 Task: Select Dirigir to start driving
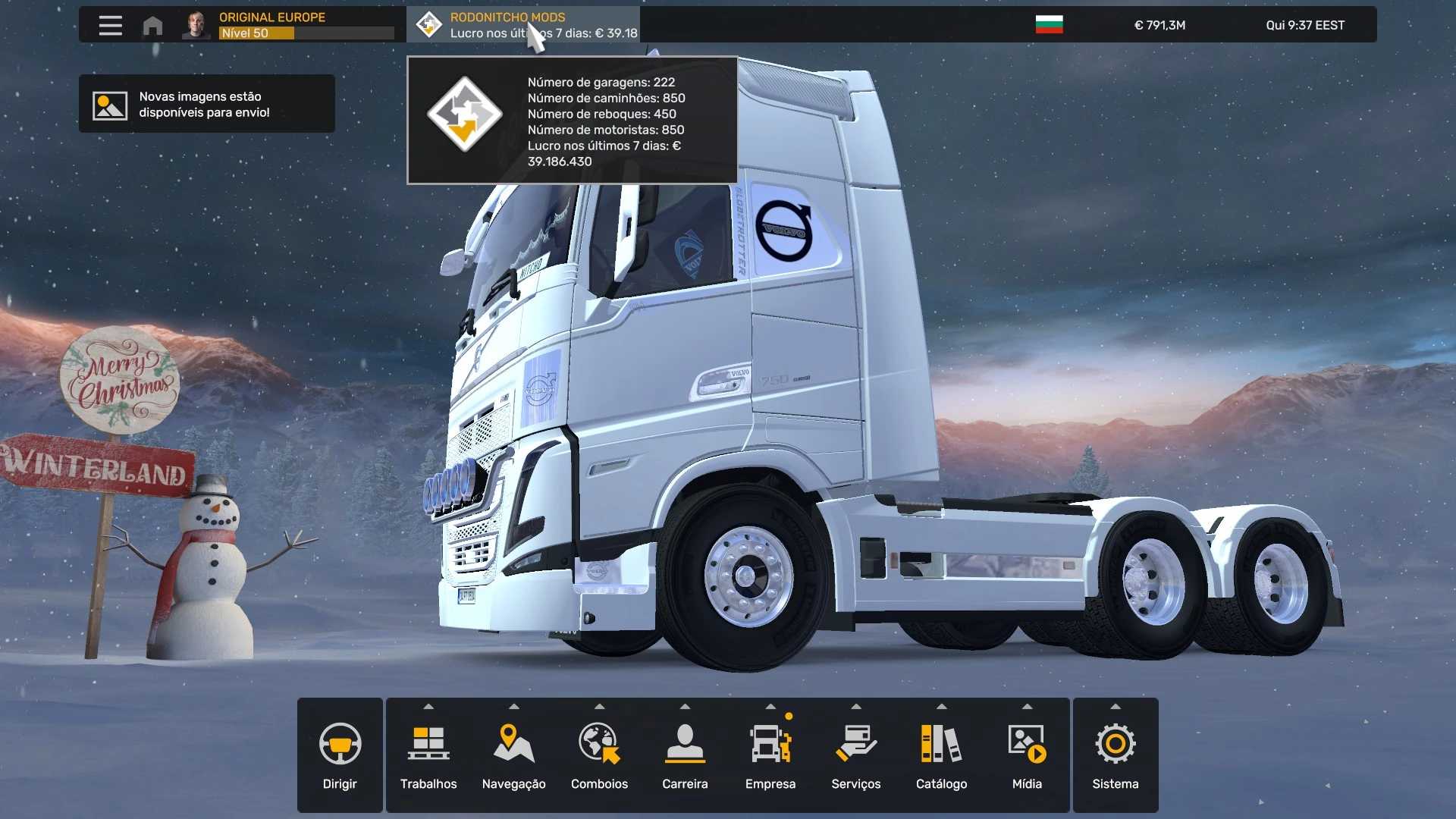[340, 755]
